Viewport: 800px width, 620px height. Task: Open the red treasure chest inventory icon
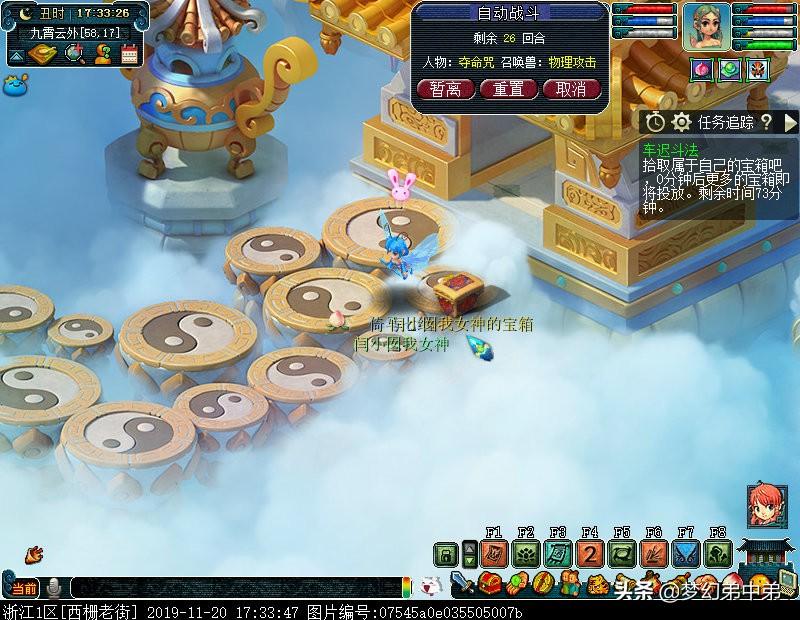[x=490, y=583]
